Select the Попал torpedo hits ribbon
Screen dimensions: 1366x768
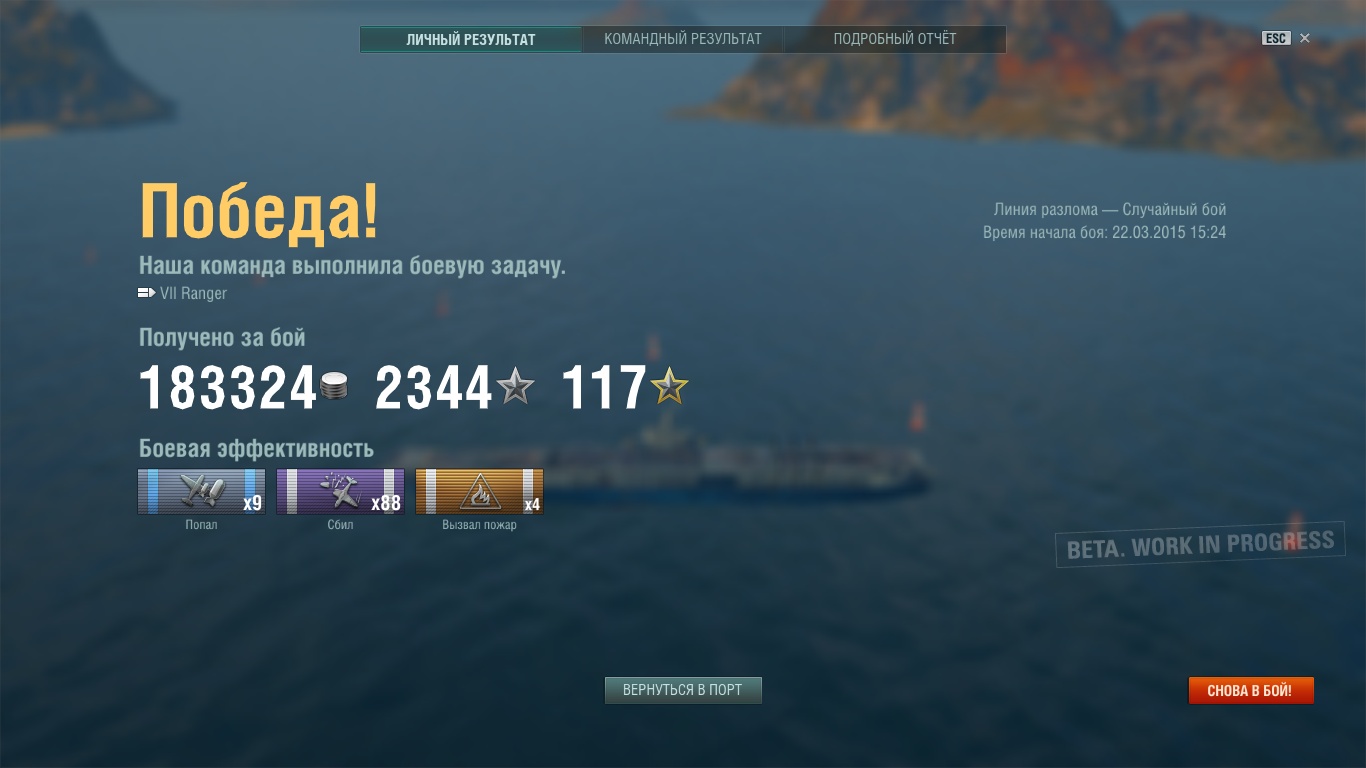[x=202, y=491]
